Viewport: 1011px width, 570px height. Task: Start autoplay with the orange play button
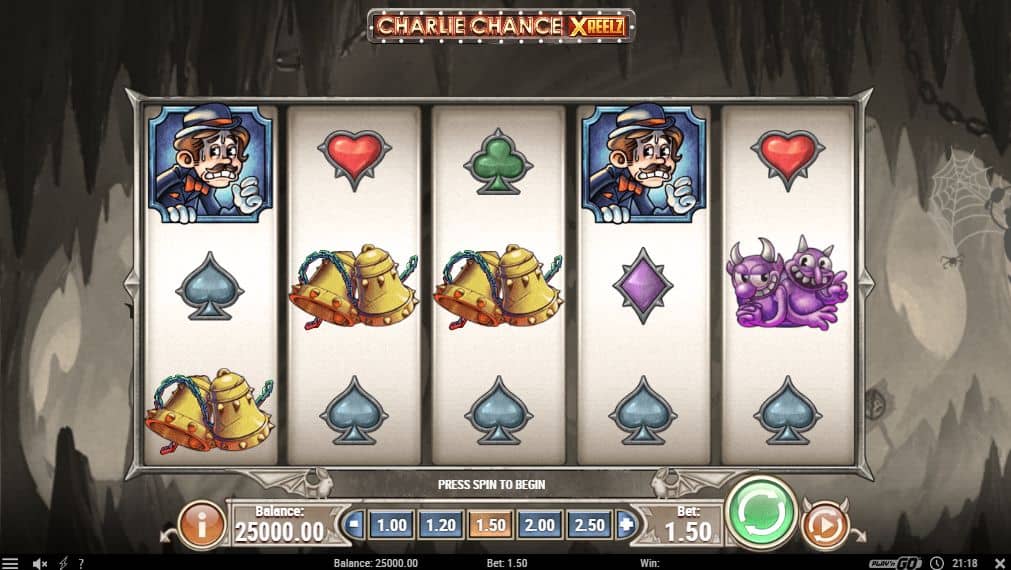(x=825, y=524)
